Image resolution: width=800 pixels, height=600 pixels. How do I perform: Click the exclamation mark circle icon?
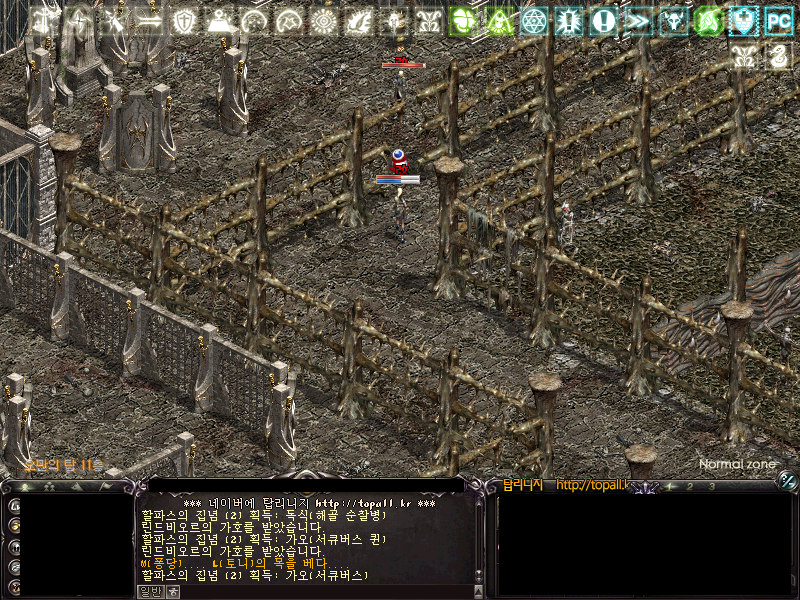tap(603, 21)
